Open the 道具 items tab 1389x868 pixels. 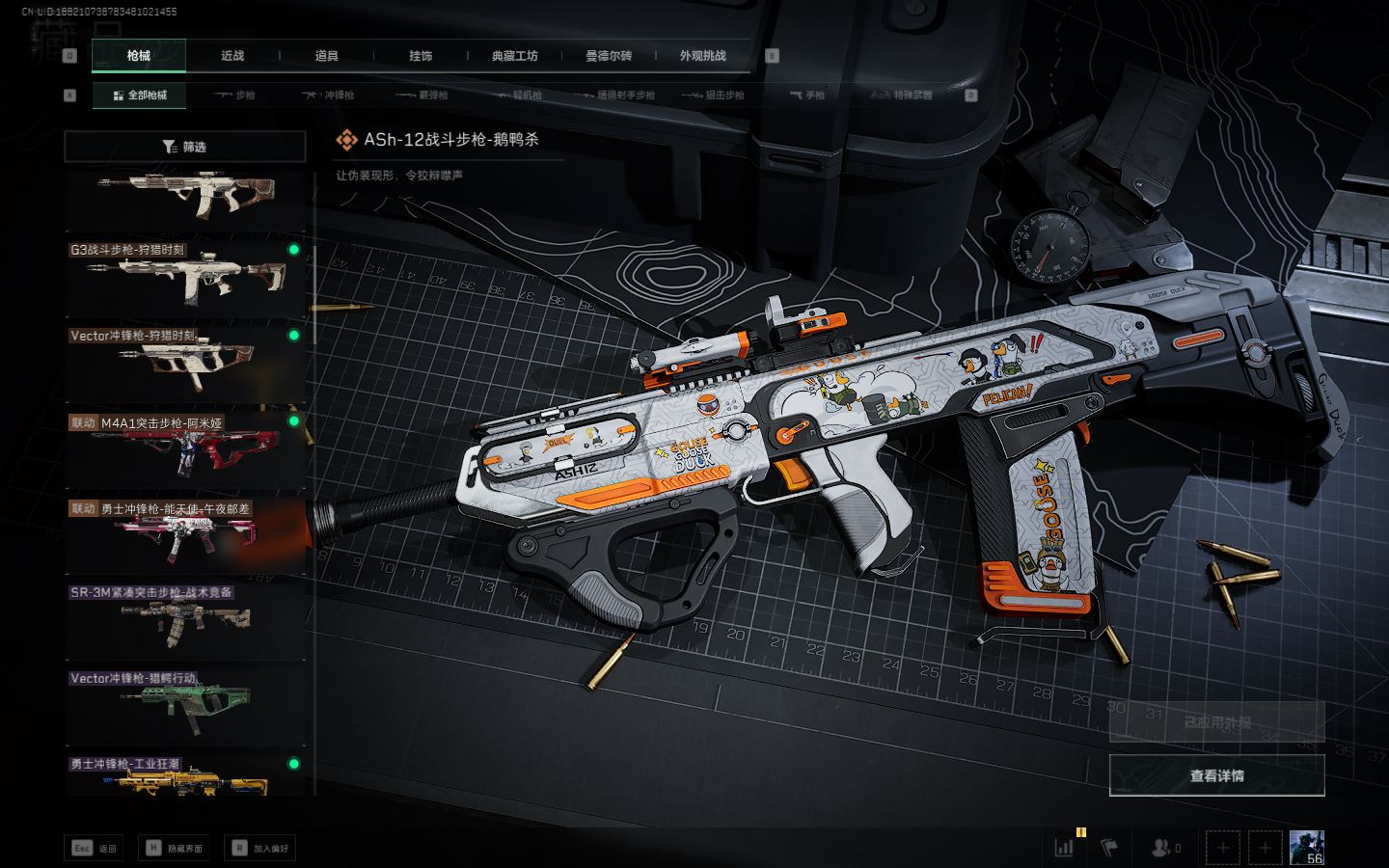[x=326, y=56]
